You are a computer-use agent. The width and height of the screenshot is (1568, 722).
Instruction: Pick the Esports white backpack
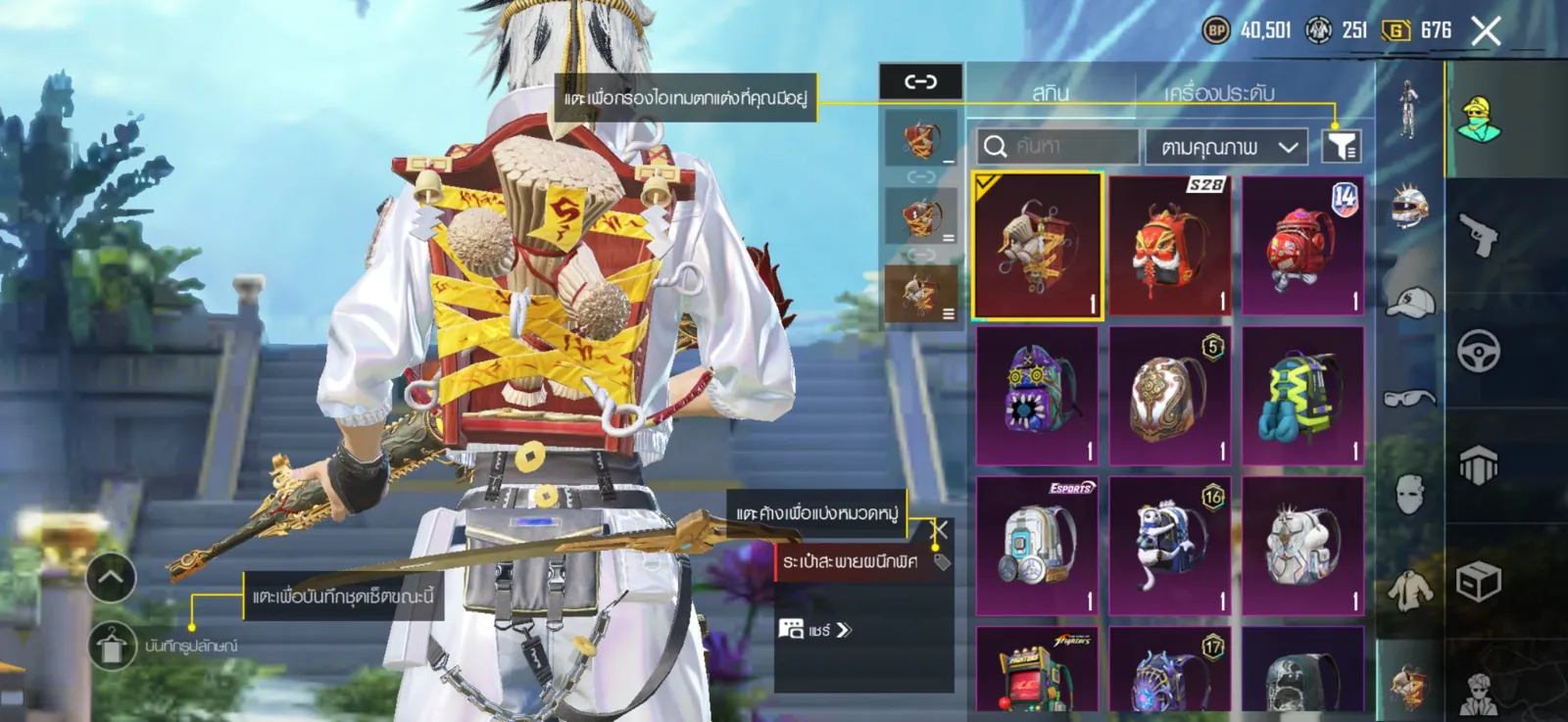pyautogui.click(x=1037, y=546)
